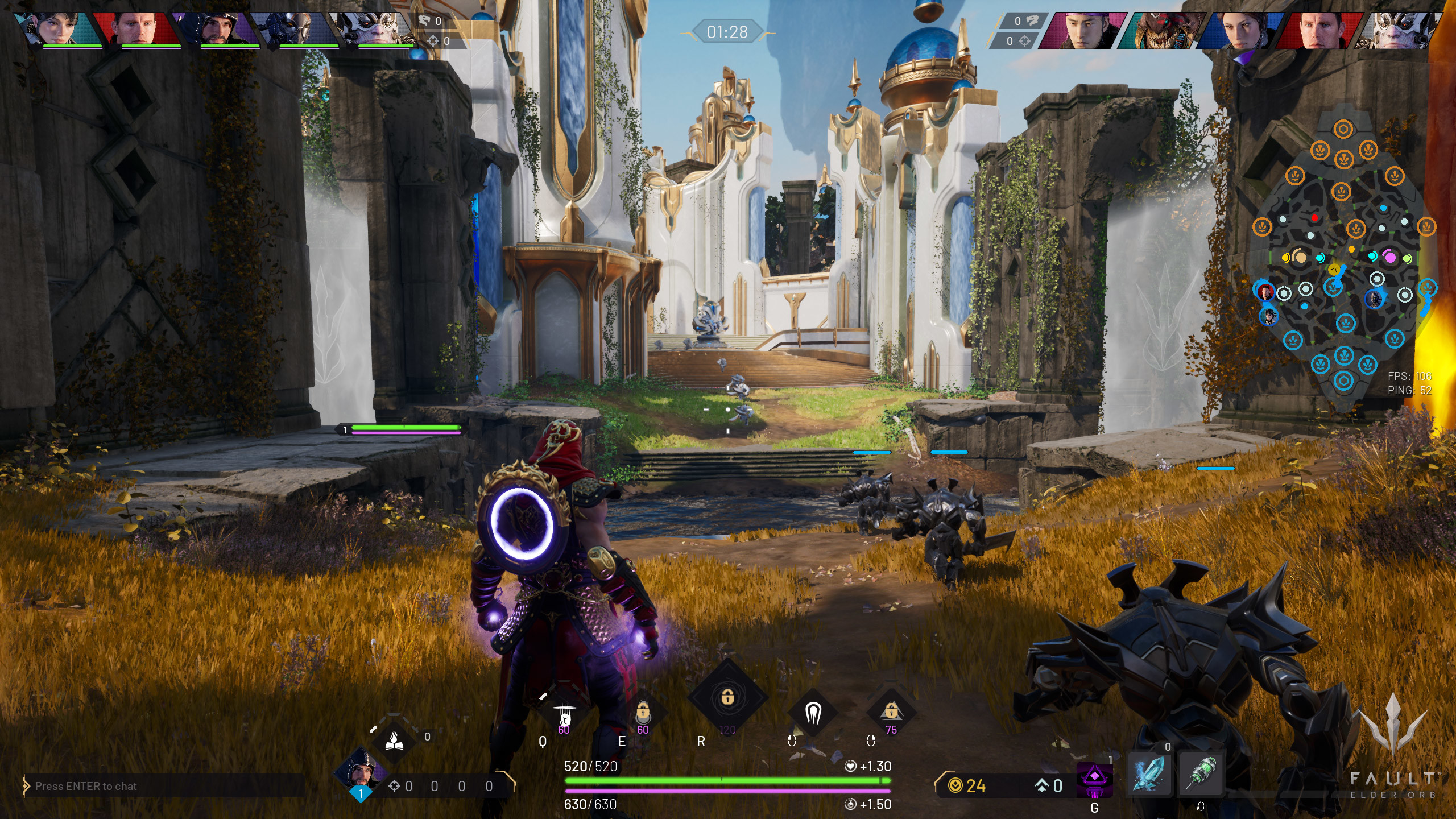
Task: Use the basic attack ability icon
Action: pos(813,712)
